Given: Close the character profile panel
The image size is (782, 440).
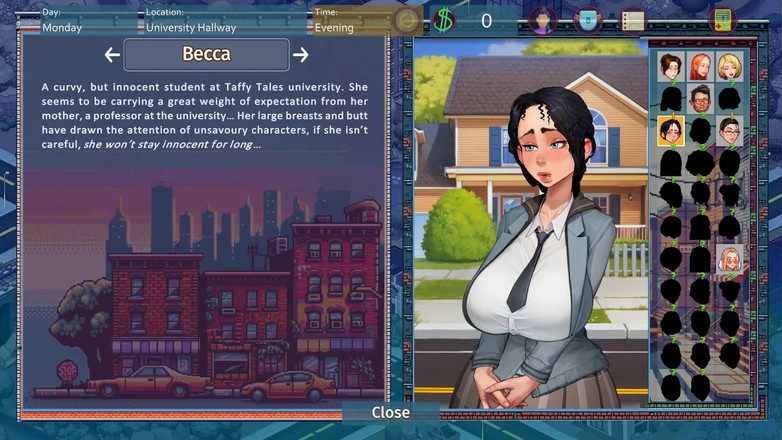Looking at the screenshot, I should coord(390,412).
